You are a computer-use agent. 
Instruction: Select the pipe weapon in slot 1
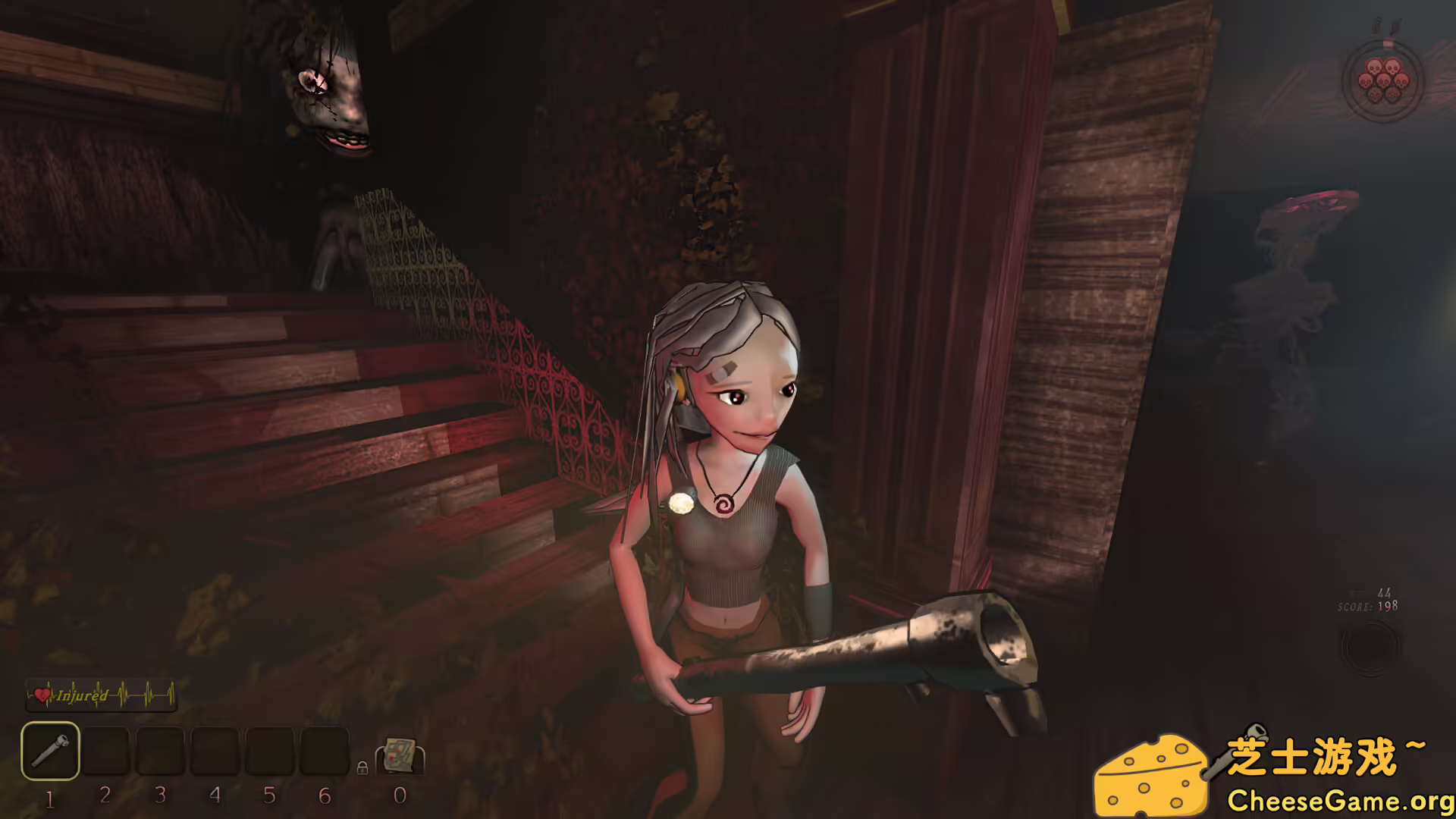click(49, 752)
